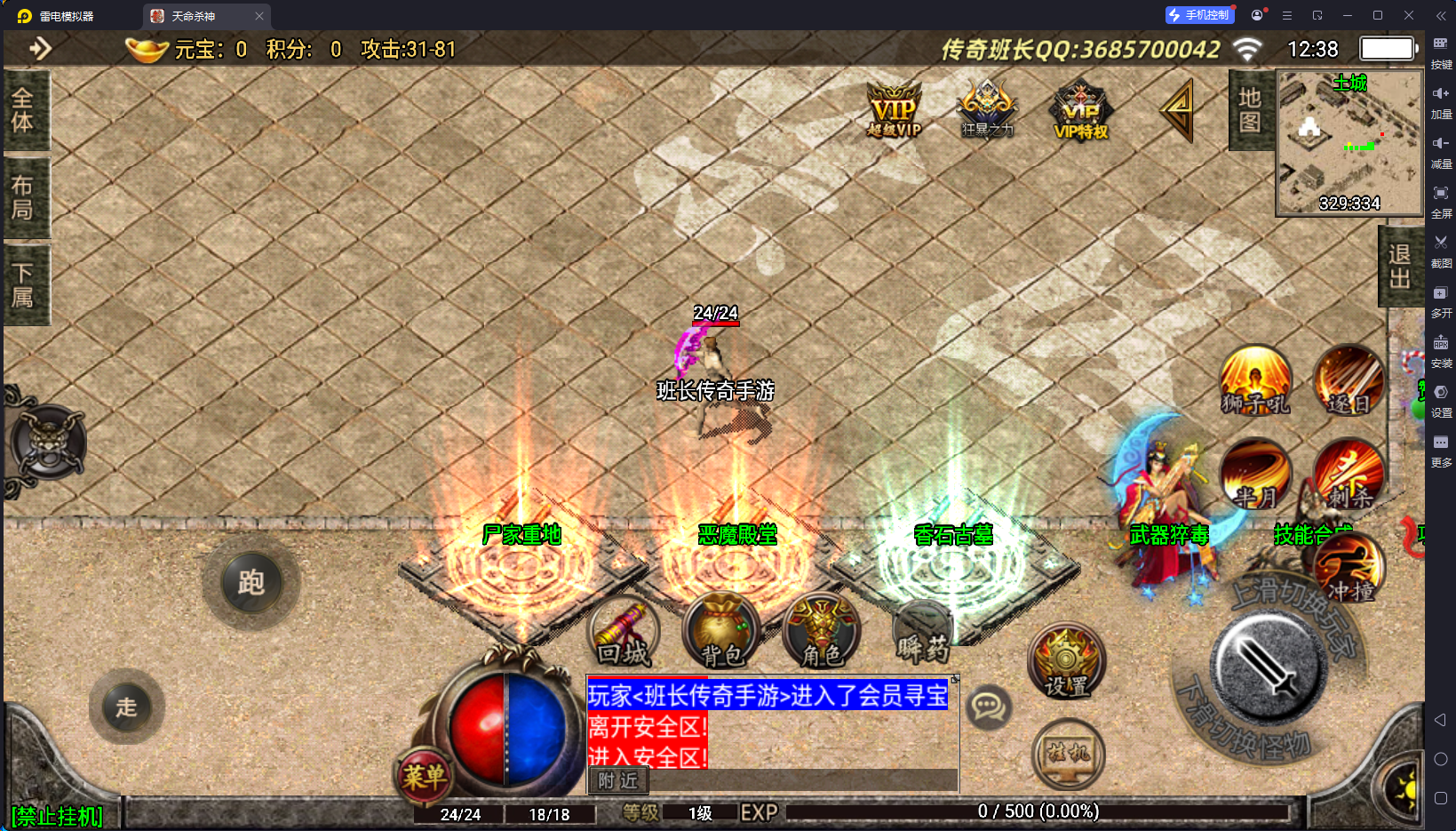Activate the 狮子吼 skill
This screenshot has height=831, width=1456.
pos(1255,380)
